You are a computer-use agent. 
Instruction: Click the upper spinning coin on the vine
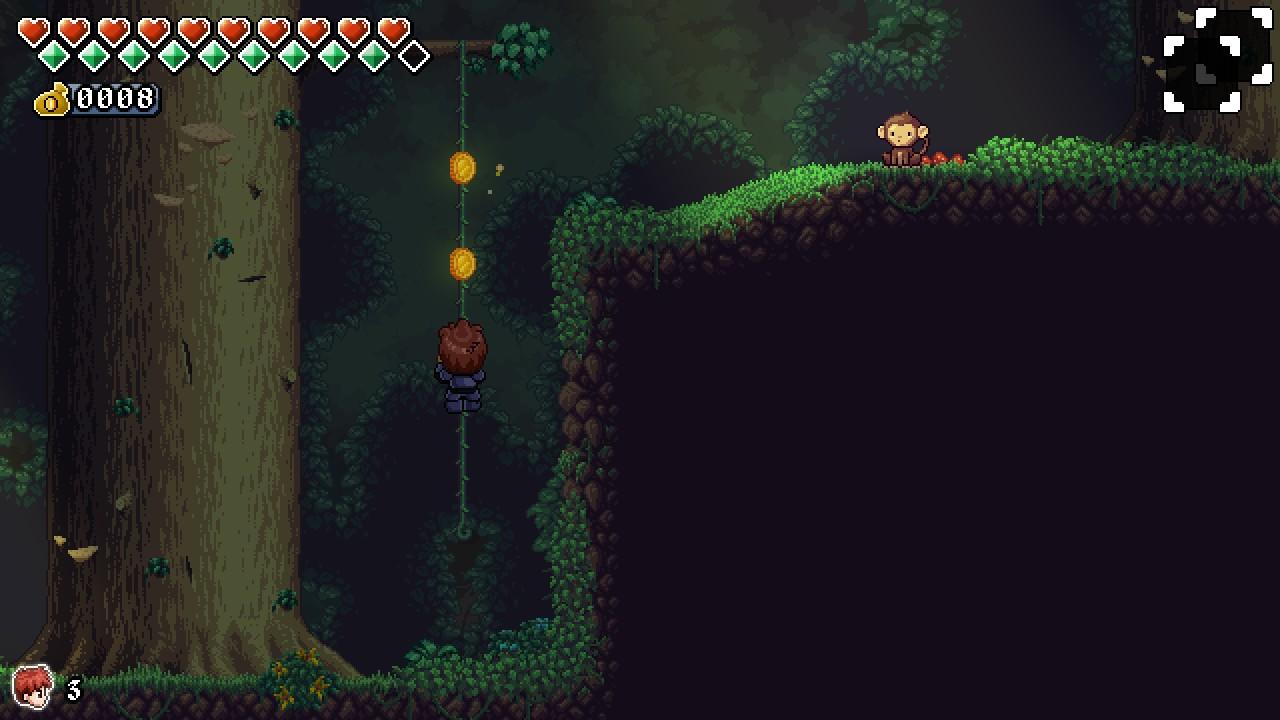(x=460, y=169)
